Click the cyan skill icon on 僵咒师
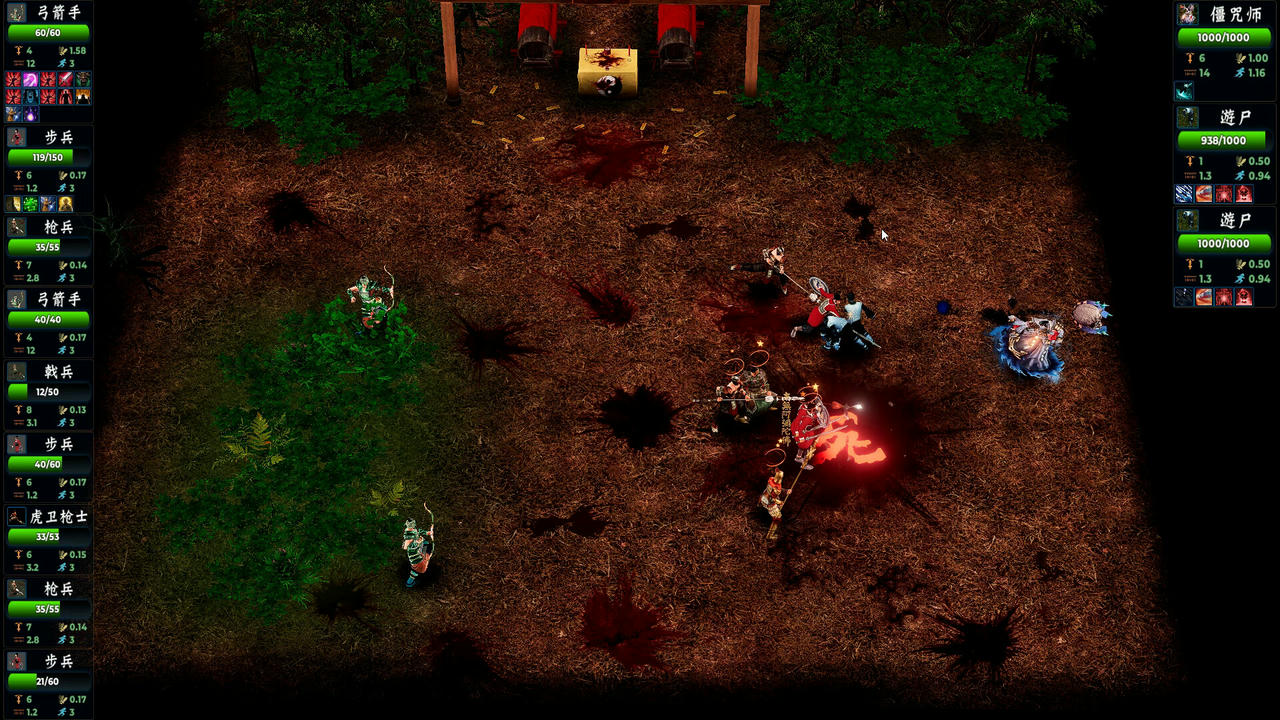 click(1185, 91)
